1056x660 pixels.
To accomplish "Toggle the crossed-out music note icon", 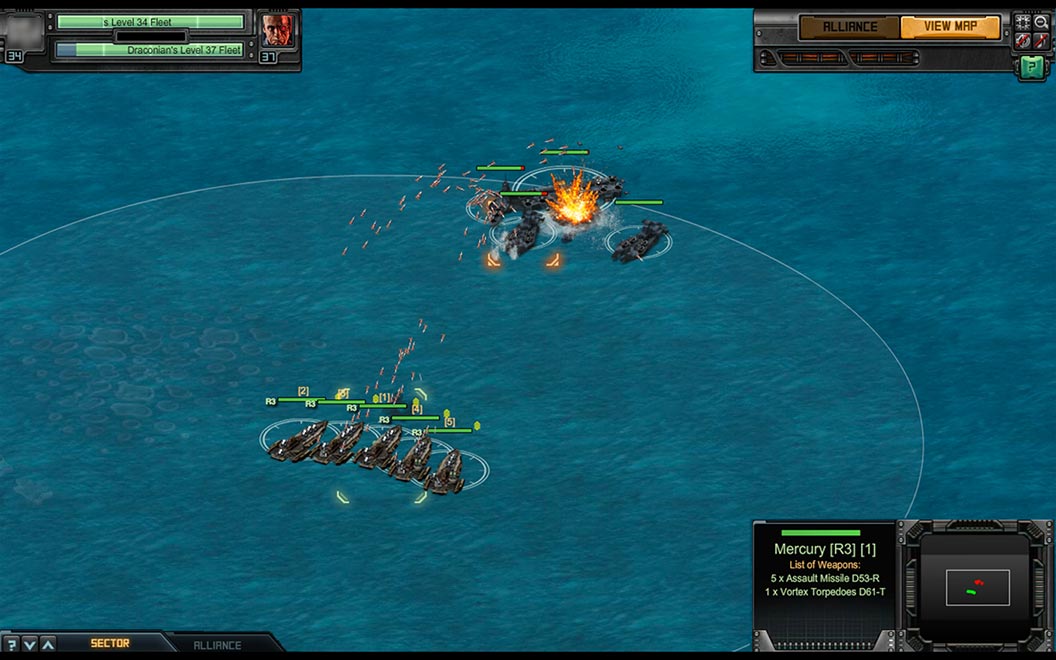I will [1041, 41].
